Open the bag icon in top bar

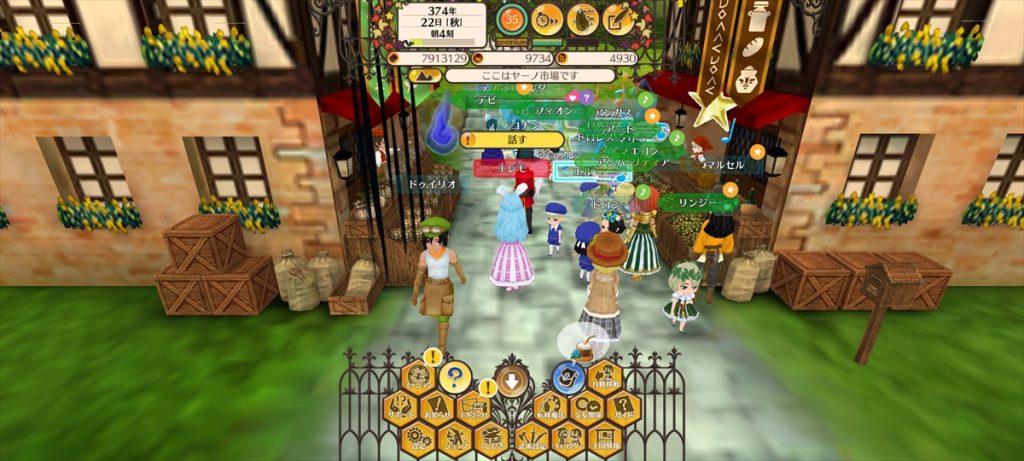coord(583,18)
